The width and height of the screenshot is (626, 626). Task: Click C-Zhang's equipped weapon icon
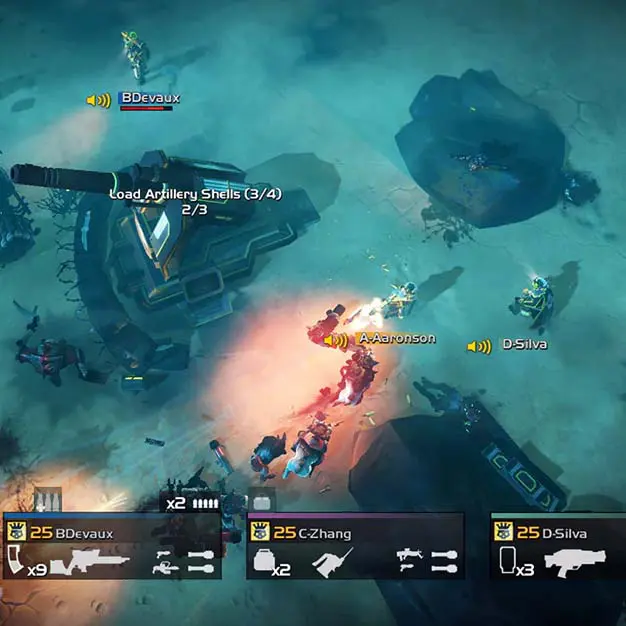tap(333, 563)
